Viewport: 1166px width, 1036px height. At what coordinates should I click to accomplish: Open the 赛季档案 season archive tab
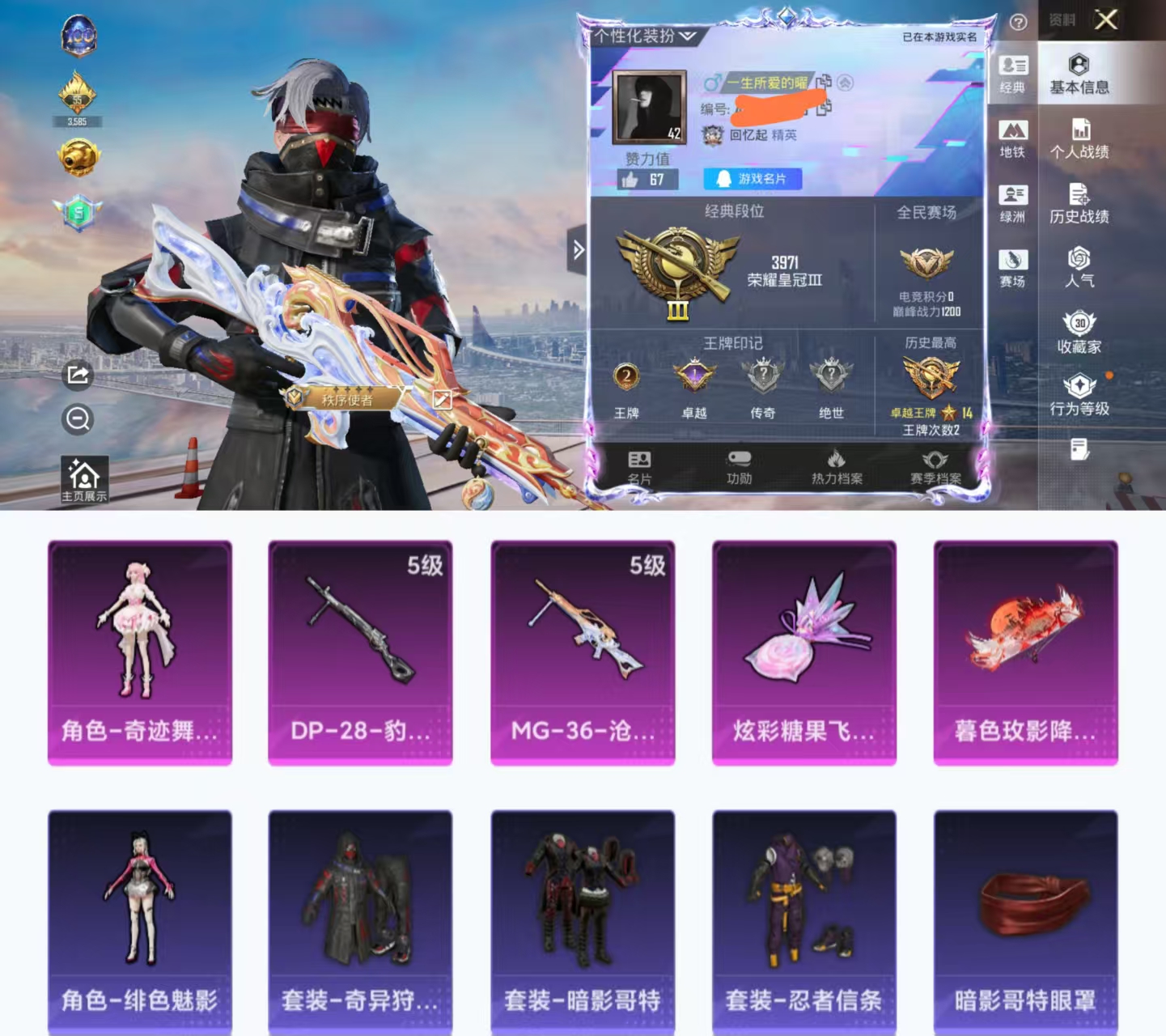935,468
